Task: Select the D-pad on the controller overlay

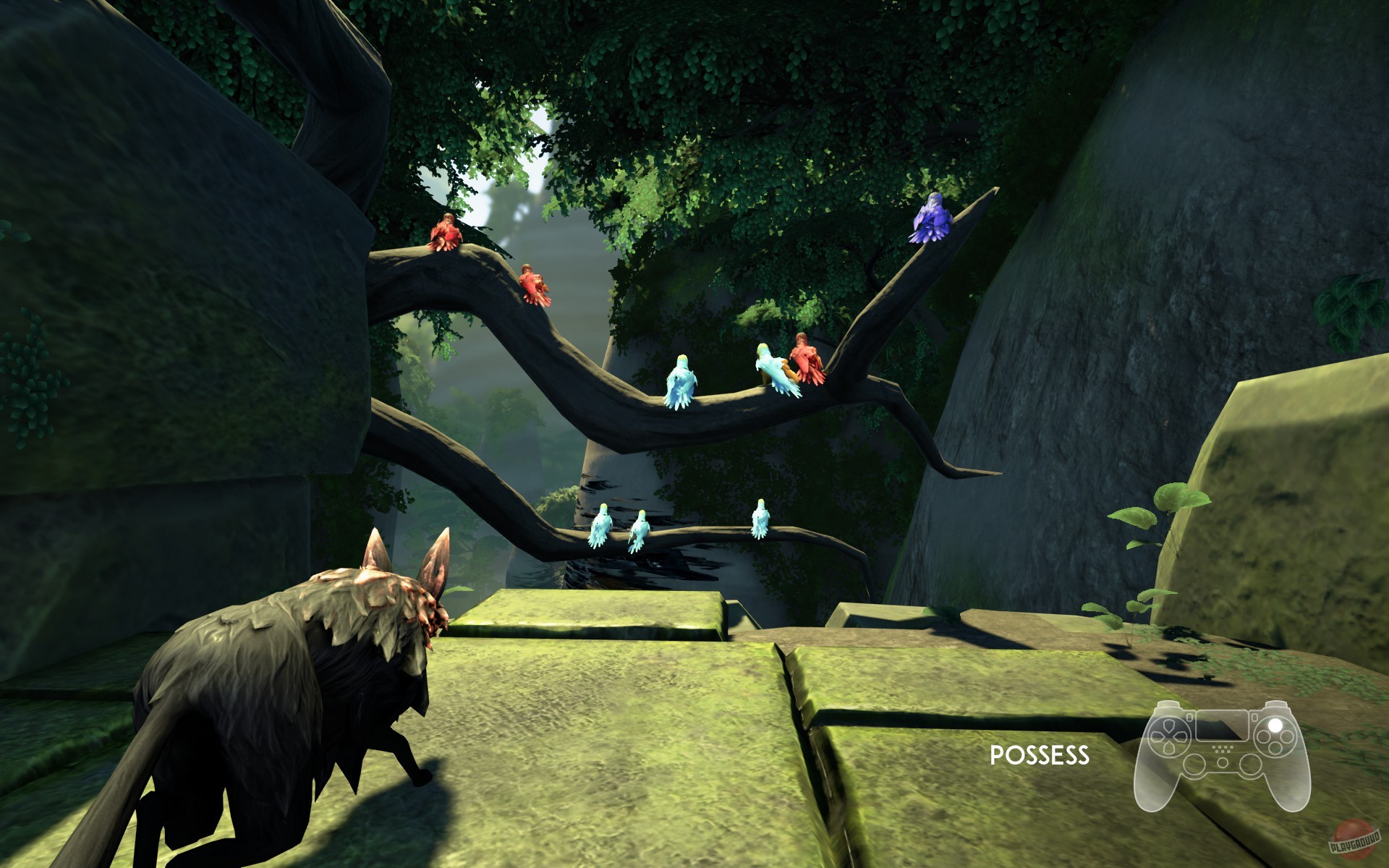Action: [1169, 735]
